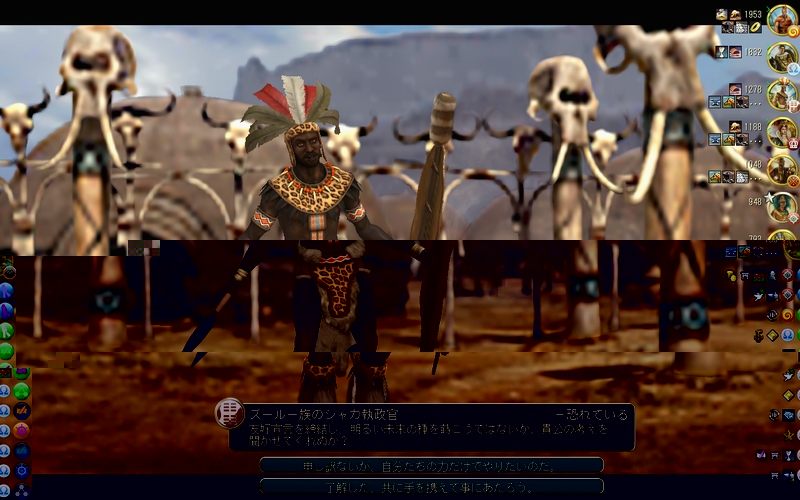Choose the refusal reply "申し訳ないが、自分たちの力だけで…"
This screenshot has height=500, width=800.
click(x=431, y=465)
